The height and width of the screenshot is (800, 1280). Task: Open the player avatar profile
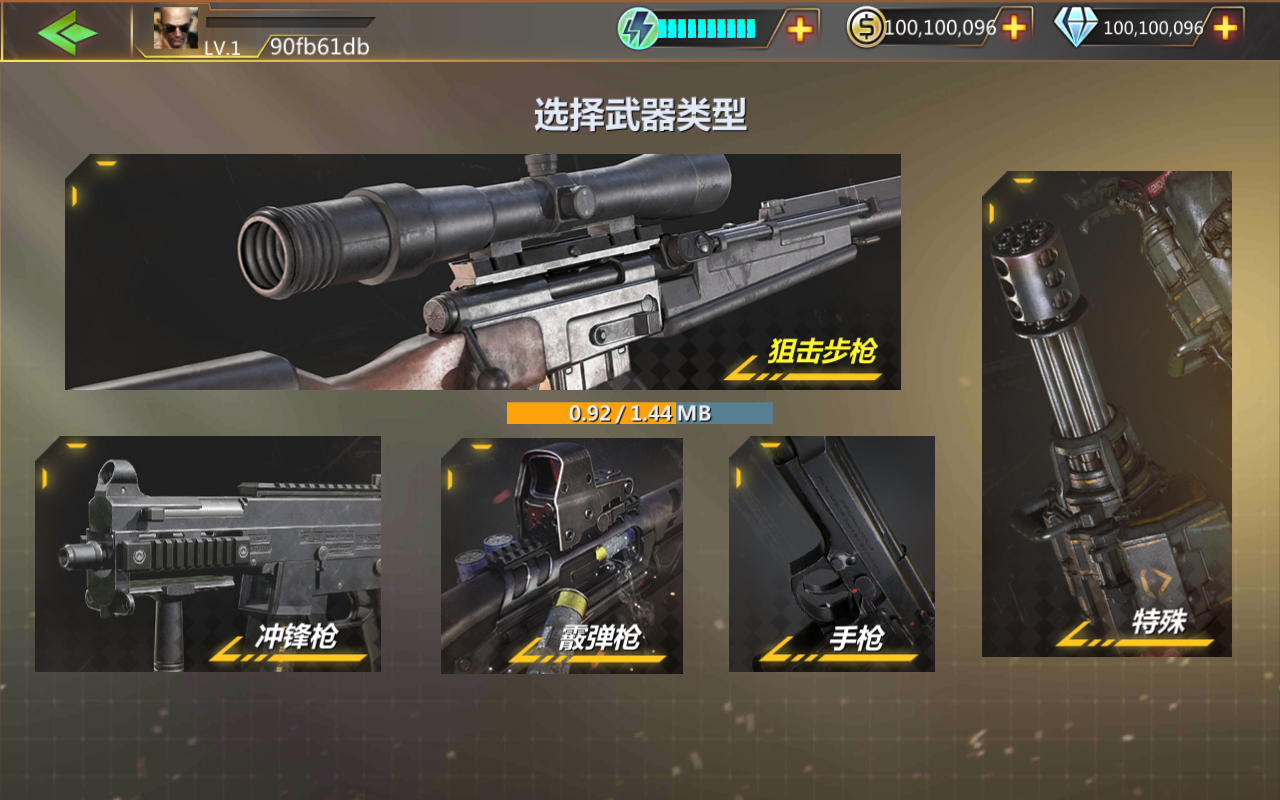point(175,29)
